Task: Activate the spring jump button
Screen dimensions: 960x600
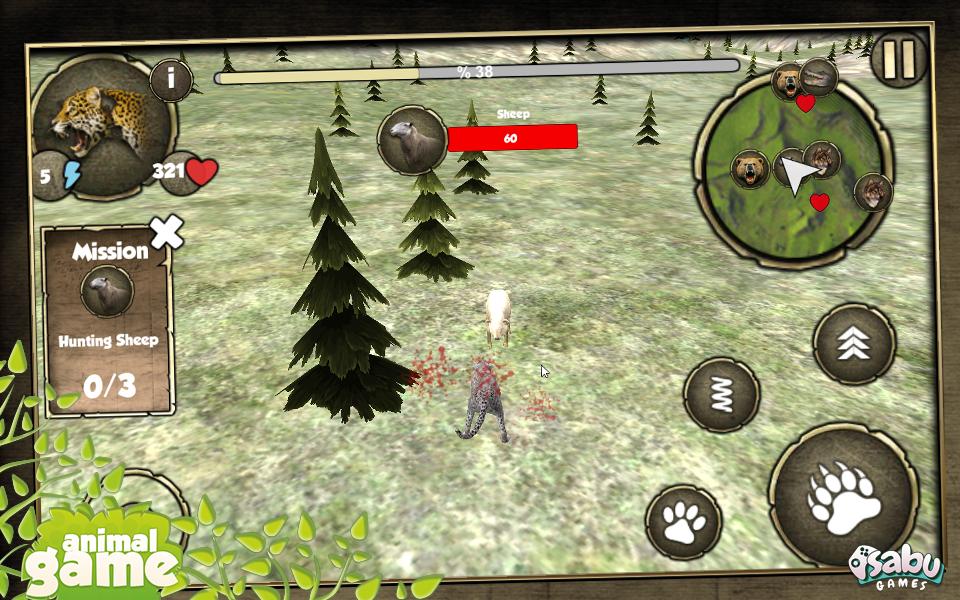Action: (721, 395)
